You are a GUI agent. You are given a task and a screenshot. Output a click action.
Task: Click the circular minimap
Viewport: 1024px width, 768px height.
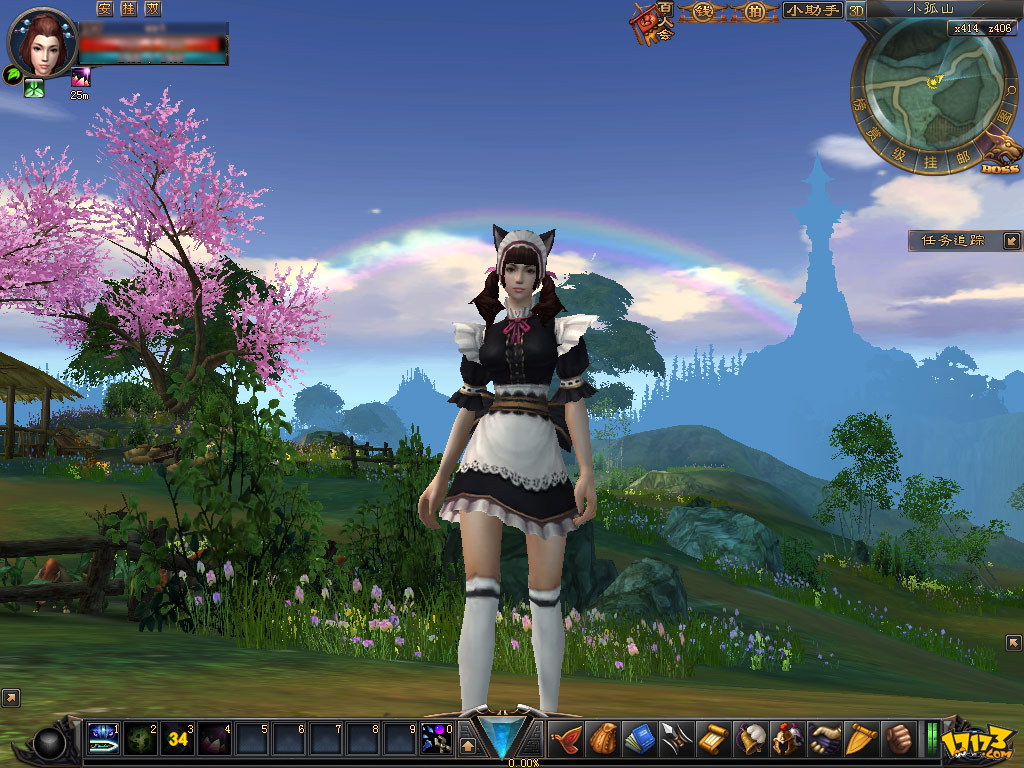click(931, 87)
